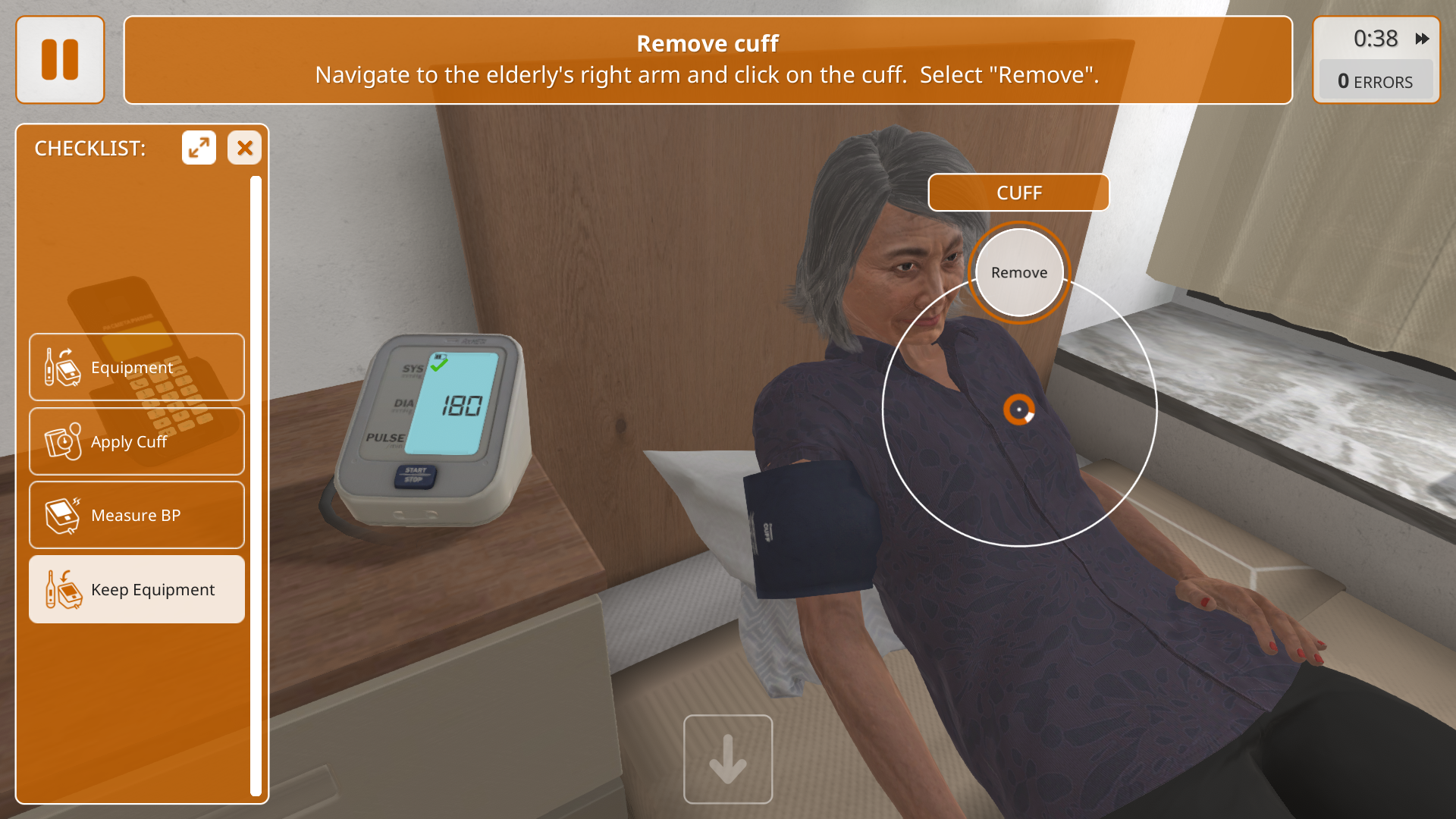Open the Equipment checklist step
Viewport: 1456px width, 819px height.
136,367
